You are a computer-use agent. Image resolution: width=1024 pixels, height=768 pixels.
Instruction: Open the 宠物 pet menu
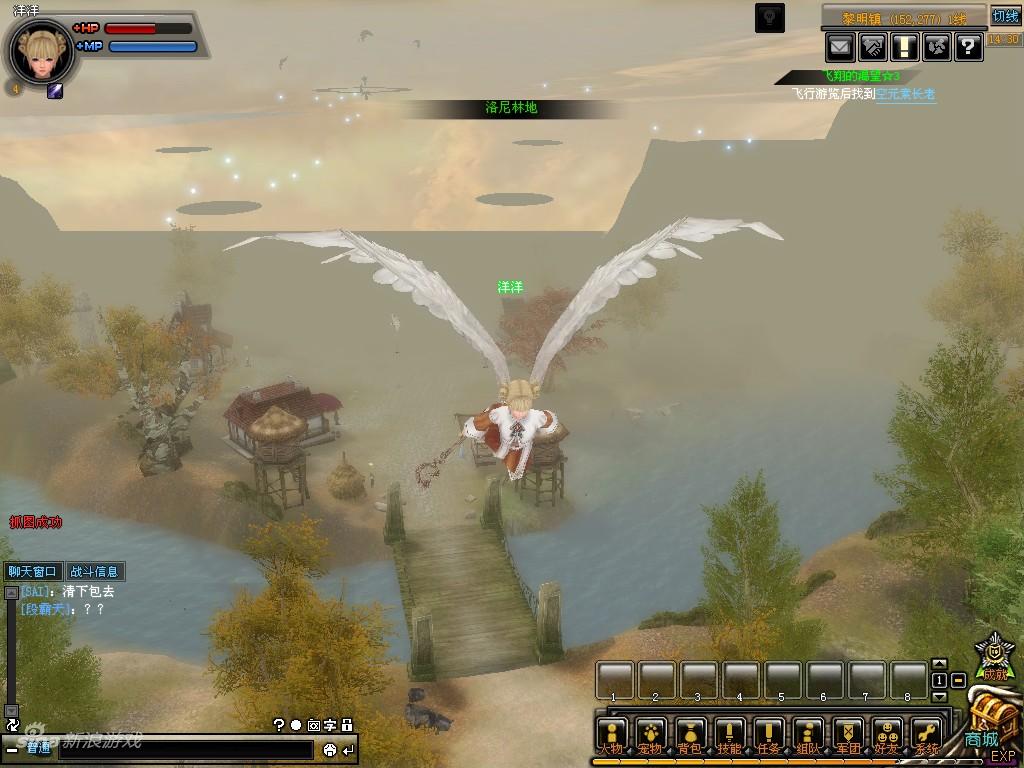point(651,735)
